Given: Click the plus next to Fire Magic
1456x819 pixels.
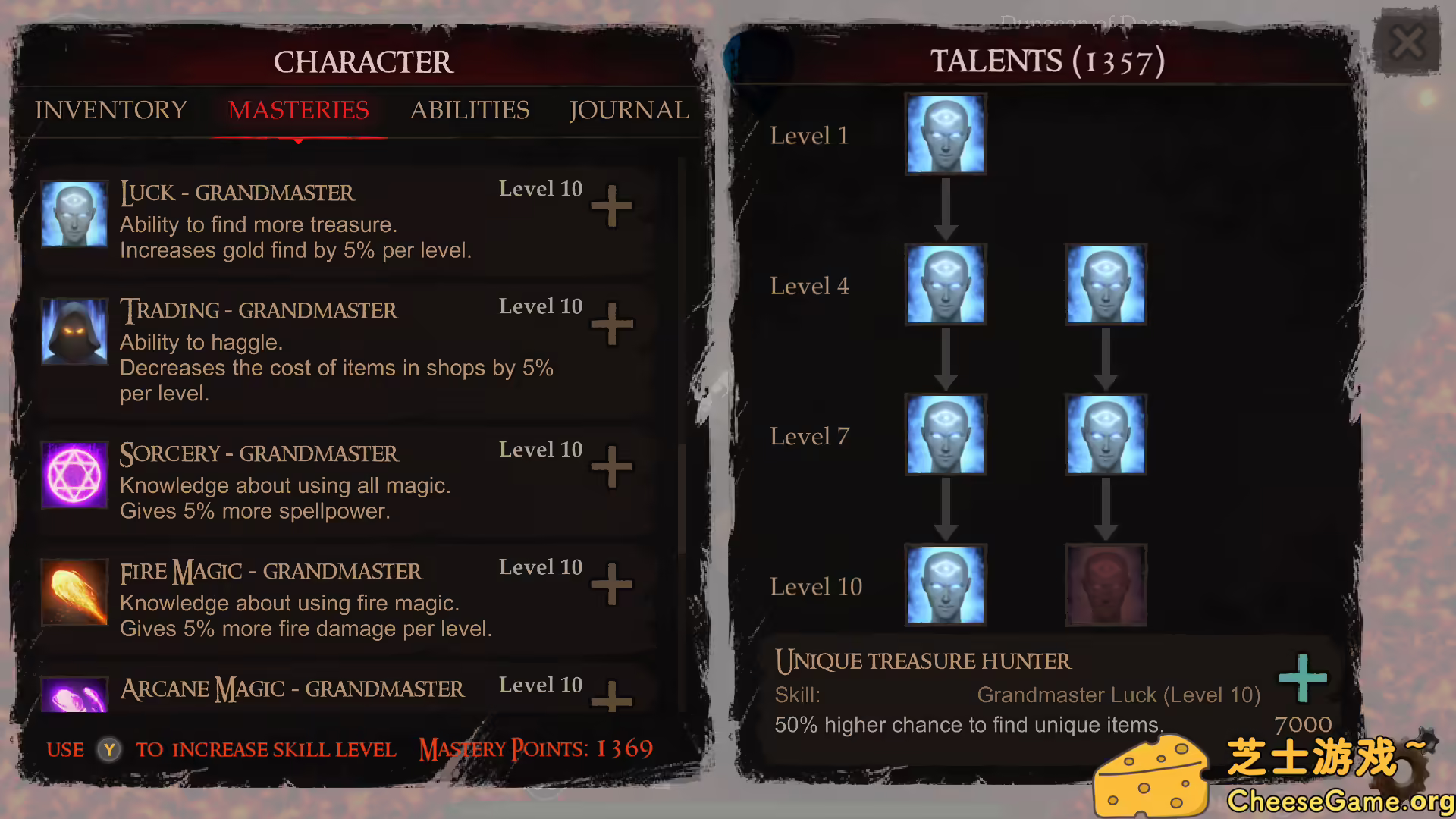Looking at the screenshot, I should click(613, 585).
